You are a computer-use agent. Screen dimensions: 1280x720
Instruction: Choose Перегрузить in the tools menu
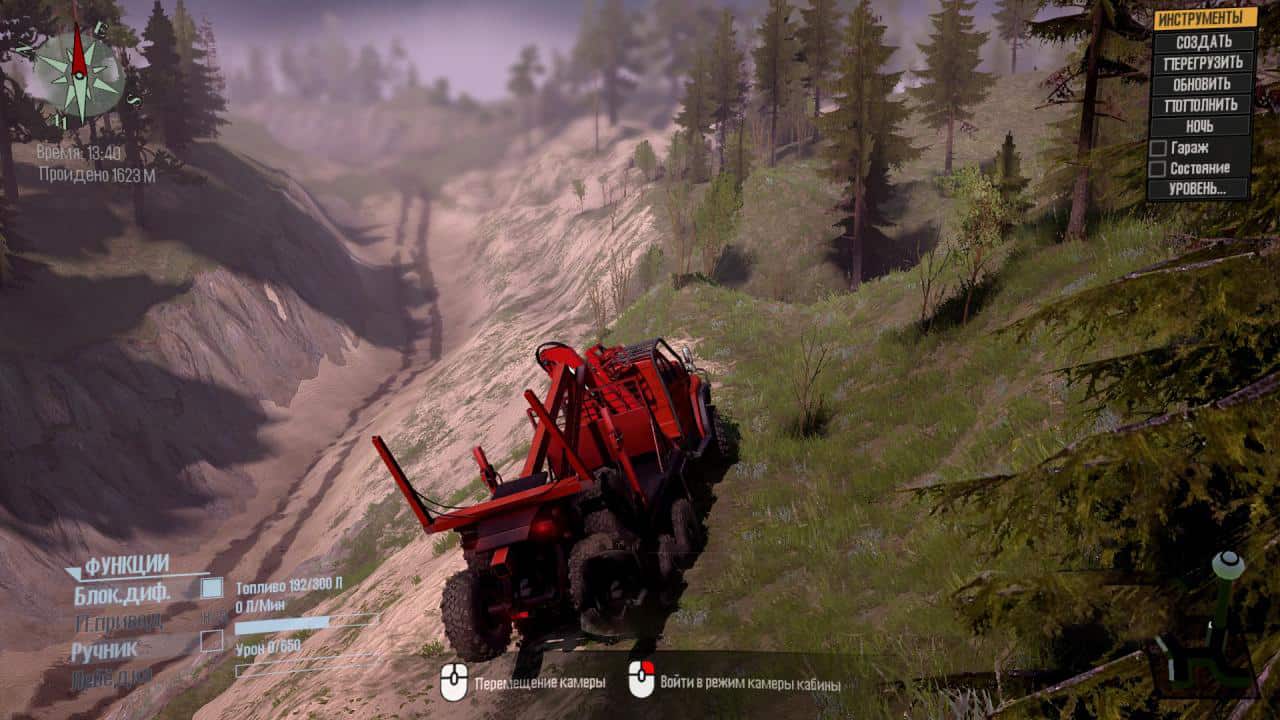1203,62
